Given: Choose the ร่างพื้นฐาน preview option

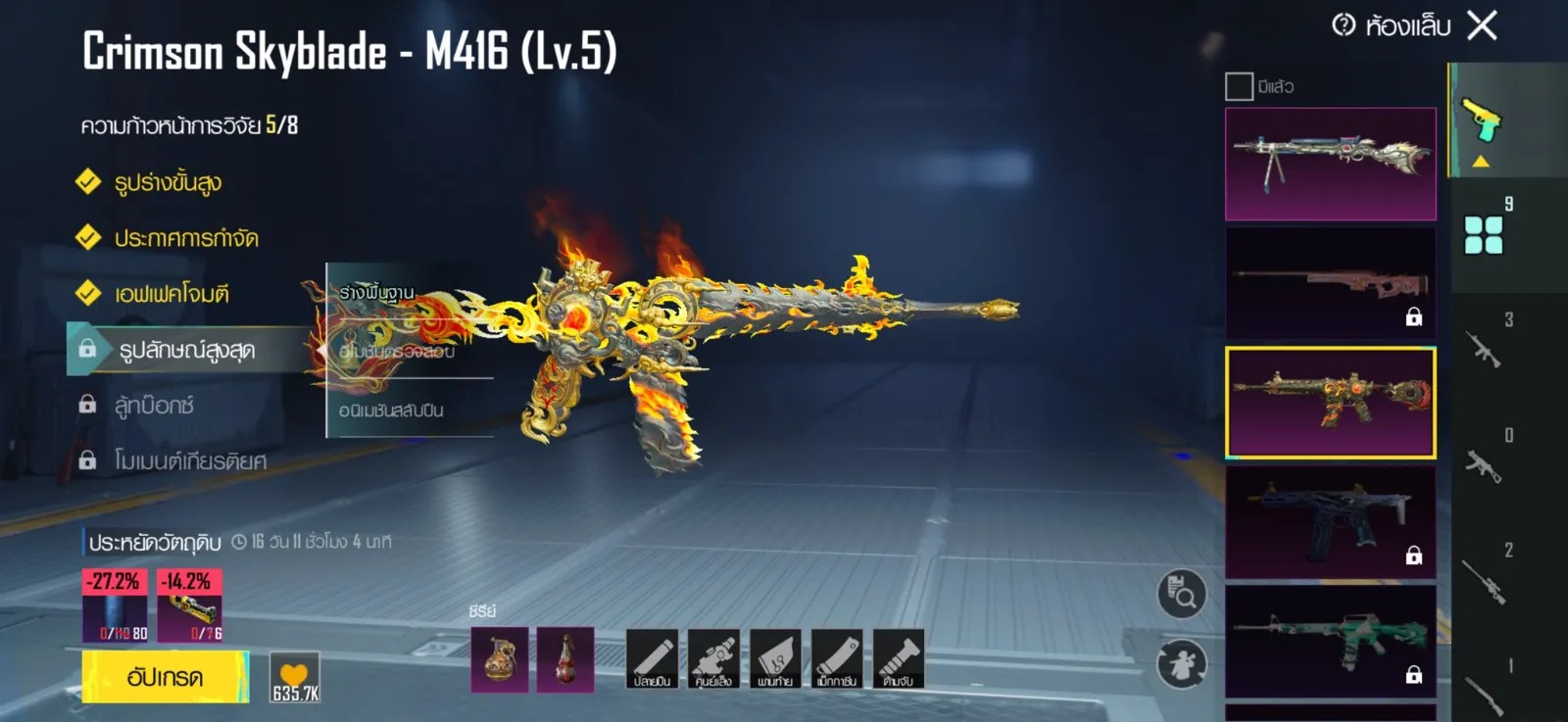Looking at the screenshot, I should coord(377,293).
